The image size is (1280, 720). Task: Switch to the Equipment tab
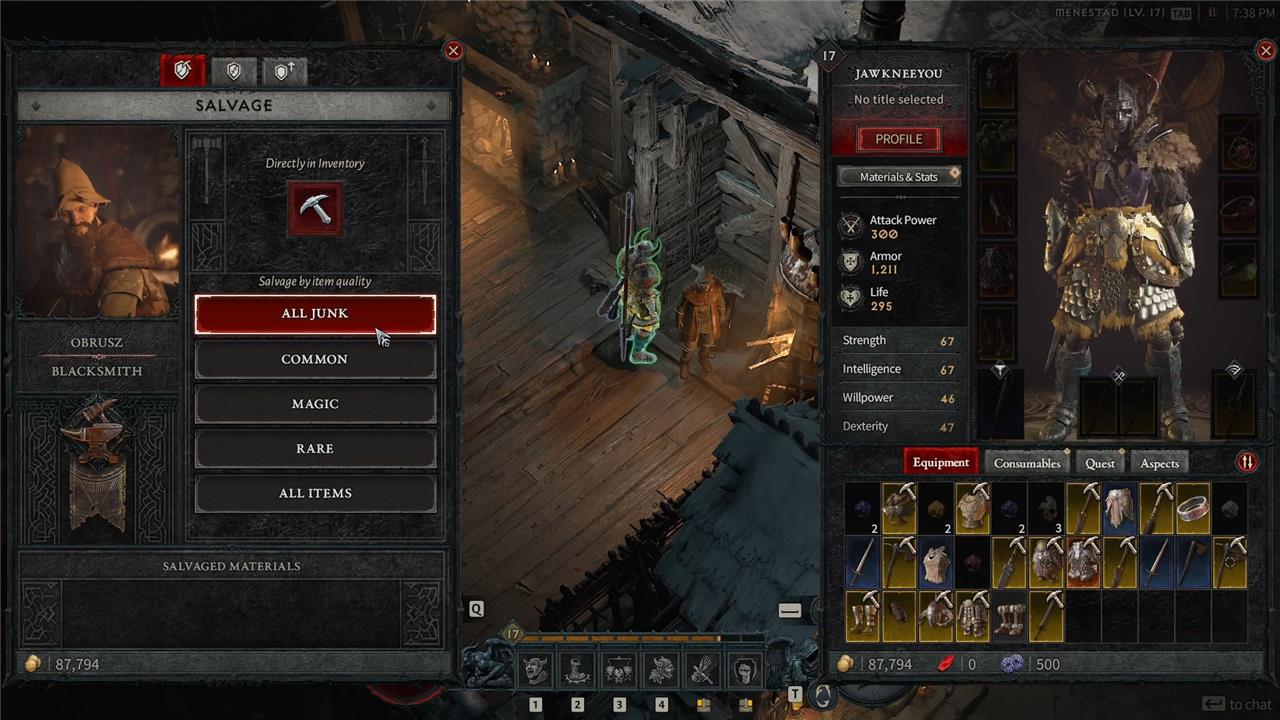pyautogui.click(x=940, y=463)
